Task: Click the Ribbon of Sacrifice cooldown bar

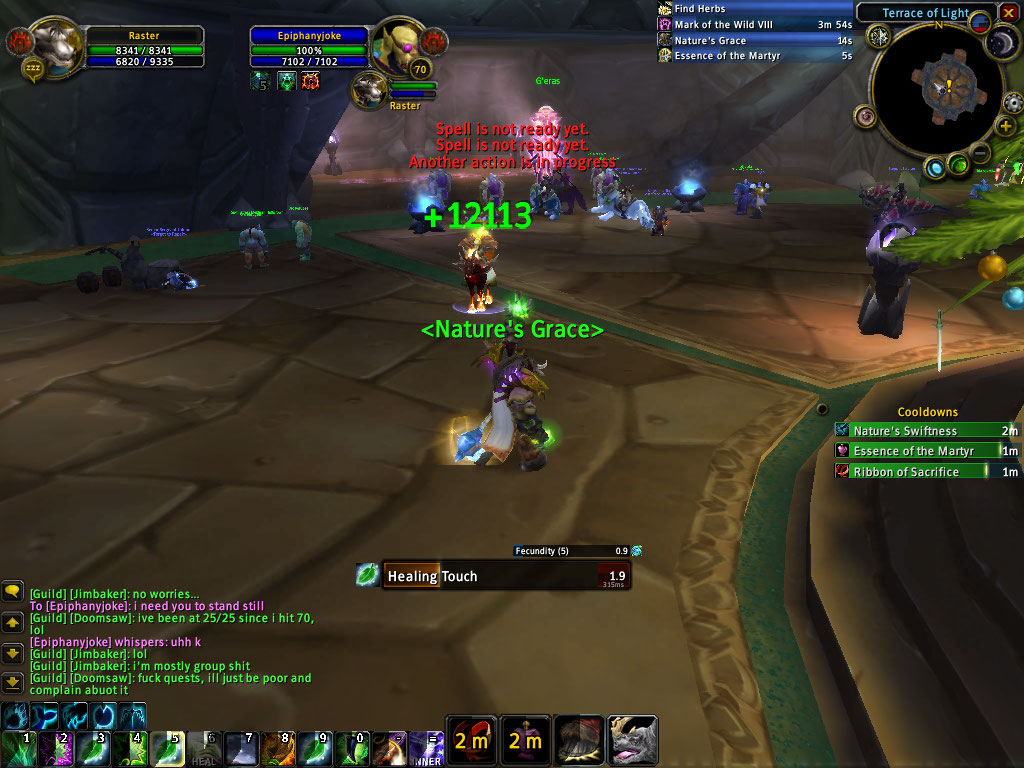Action: pyautogui.click(x=927, y=472)
